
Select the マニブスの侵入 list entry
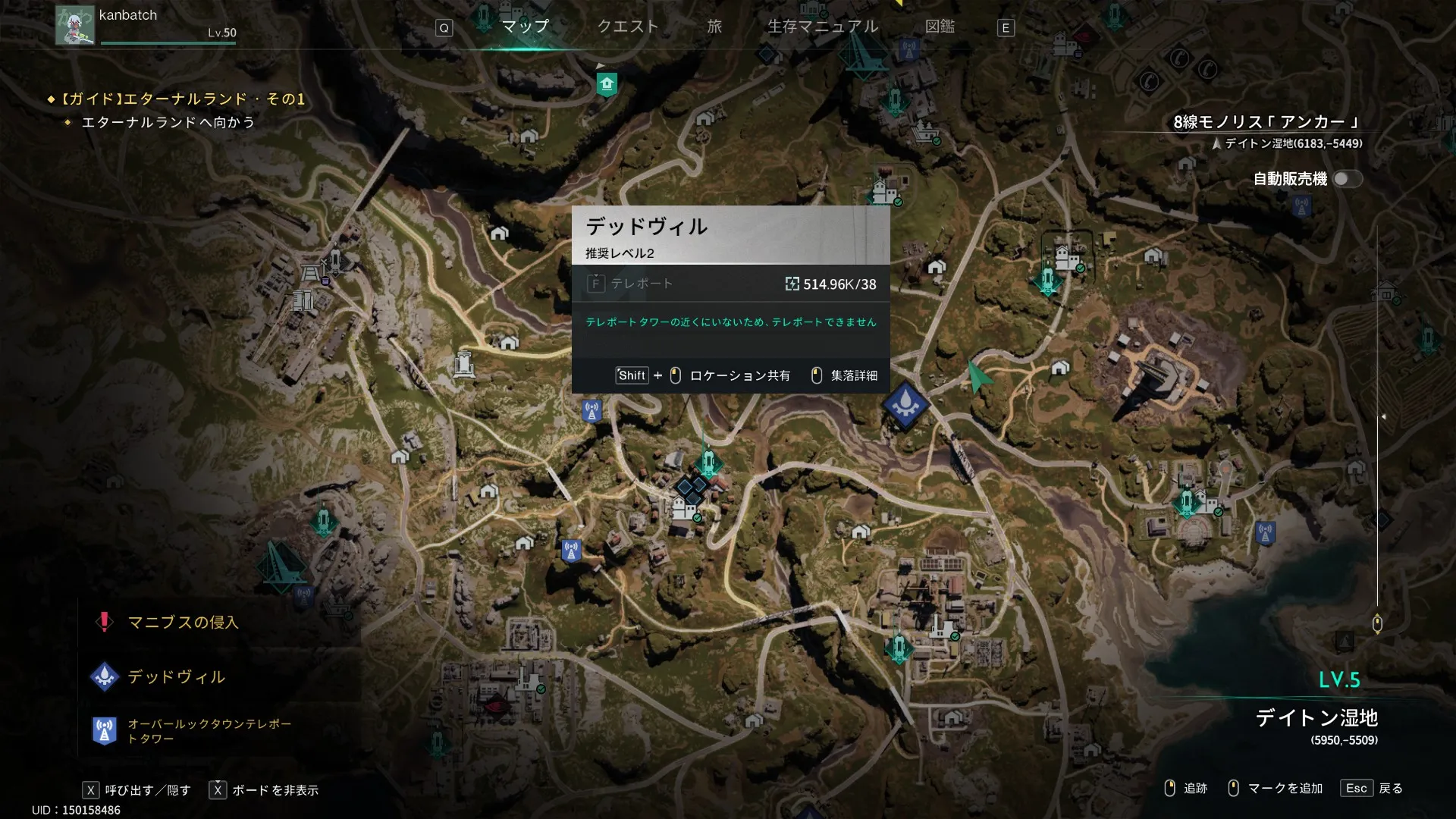183,623
